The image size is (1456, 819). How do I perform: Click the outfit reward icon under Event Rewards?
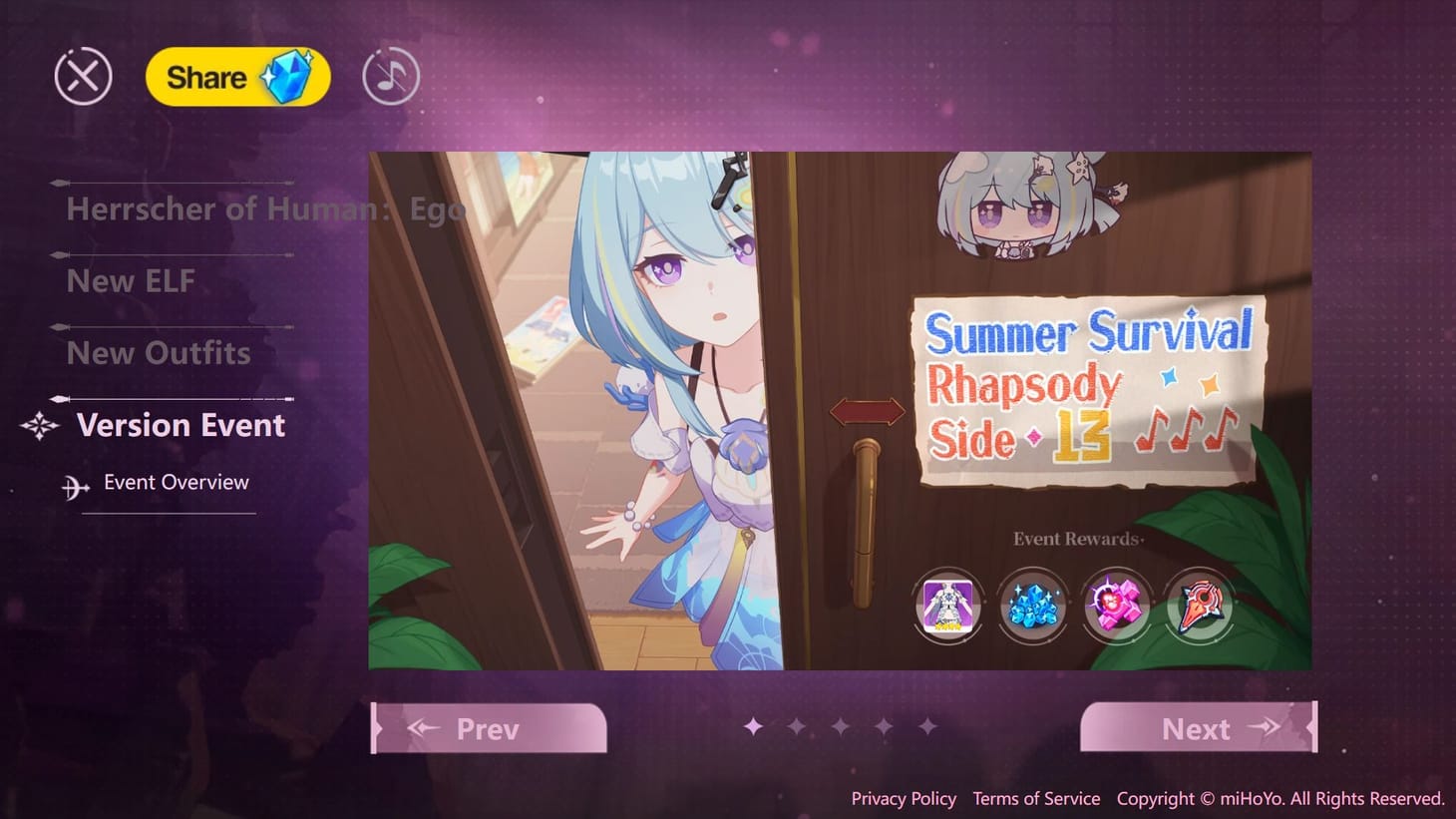(948, 606)
